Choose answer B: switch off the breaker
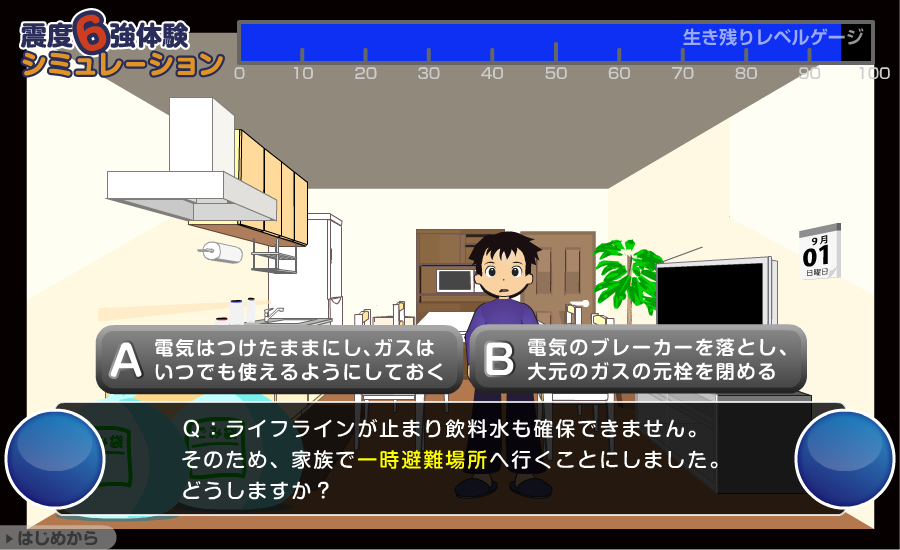The image size is (900, 550). pos(638,360)
